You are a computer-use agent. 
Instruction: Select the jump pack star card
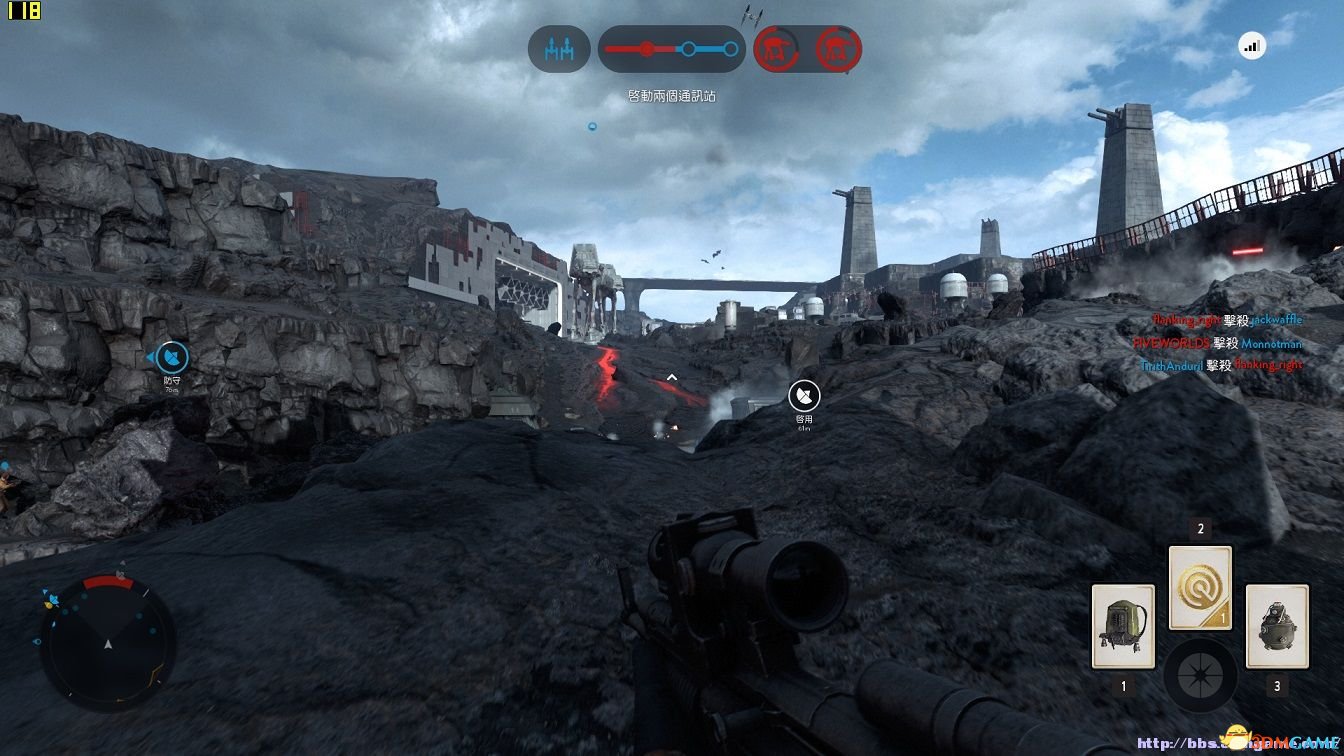[1123, 626]
